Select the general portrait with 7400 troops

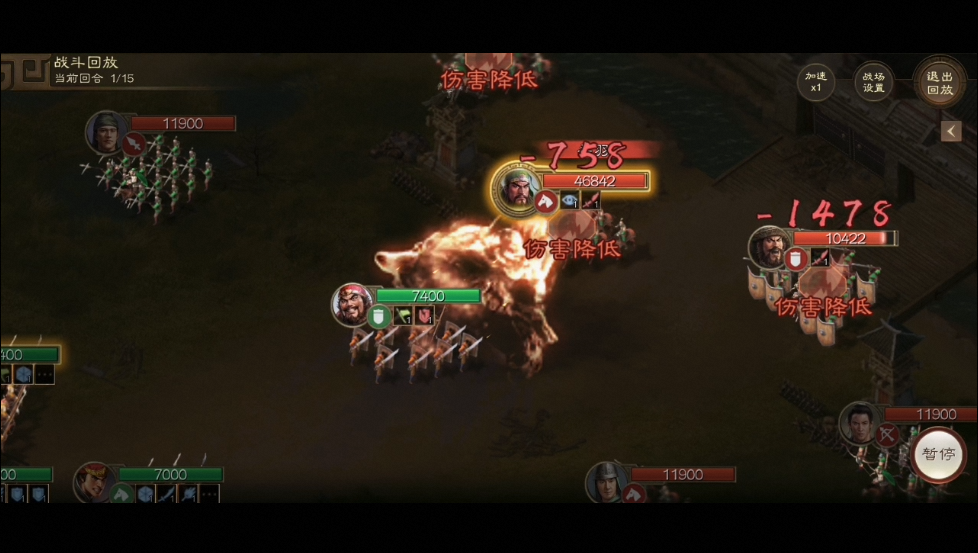pos(354,304)
